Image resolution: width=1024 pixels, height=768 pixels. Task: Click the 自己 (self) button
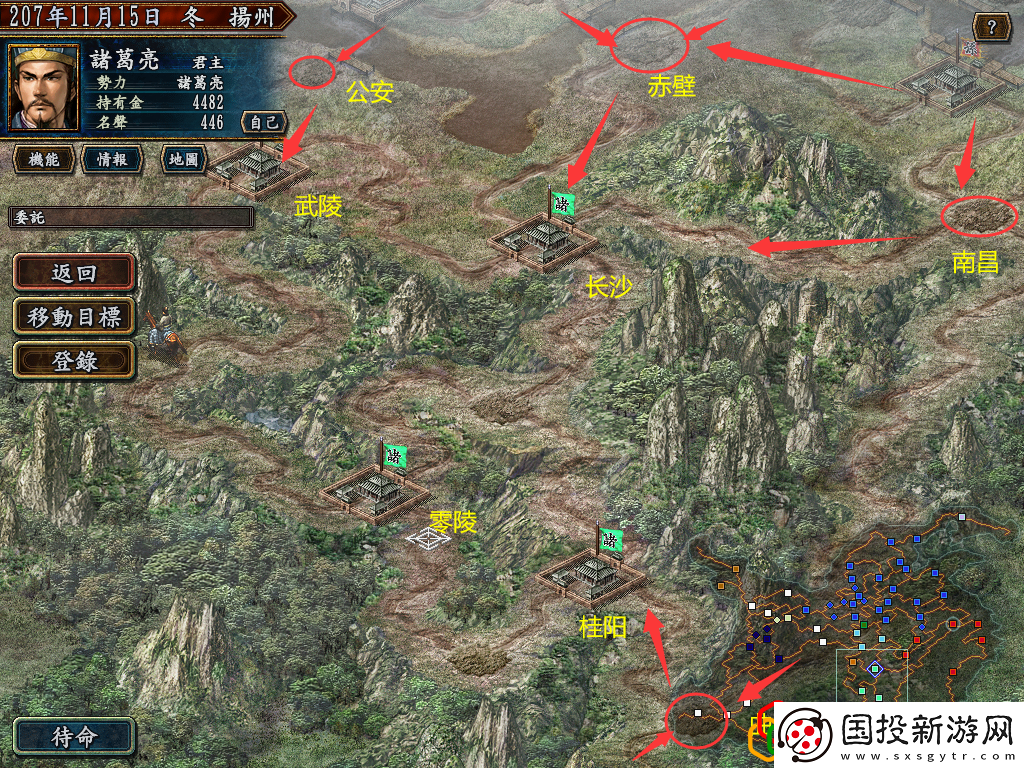[x=264, y=122]
